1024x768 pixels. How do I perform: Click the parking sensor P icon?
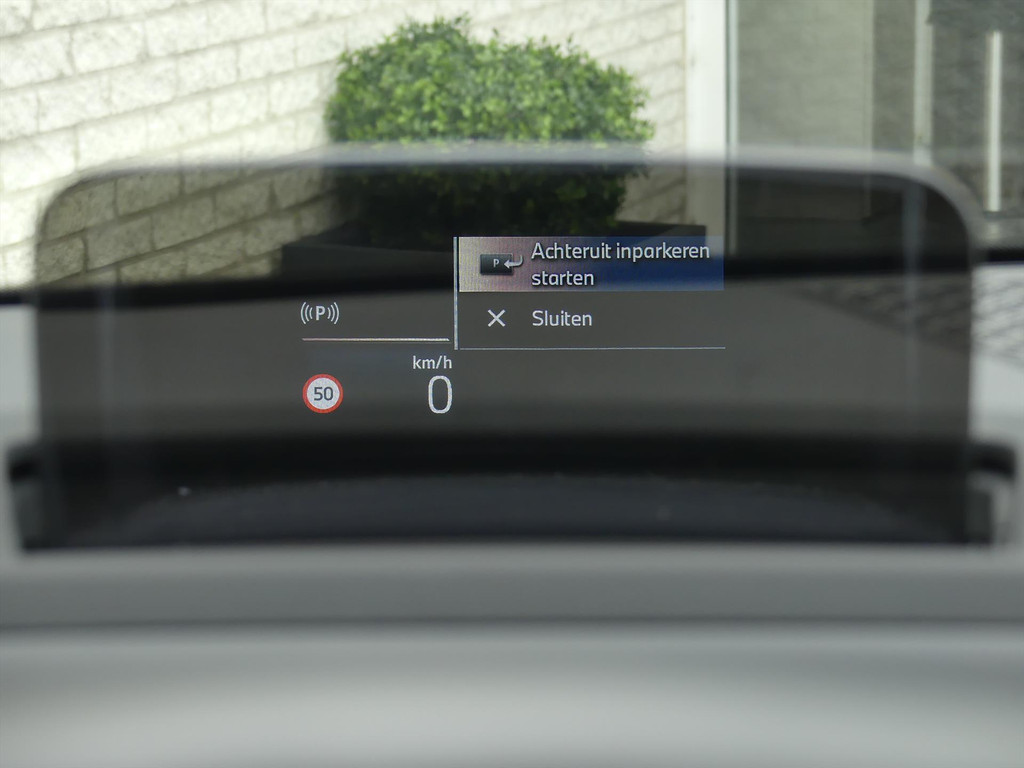click(320, 314)
